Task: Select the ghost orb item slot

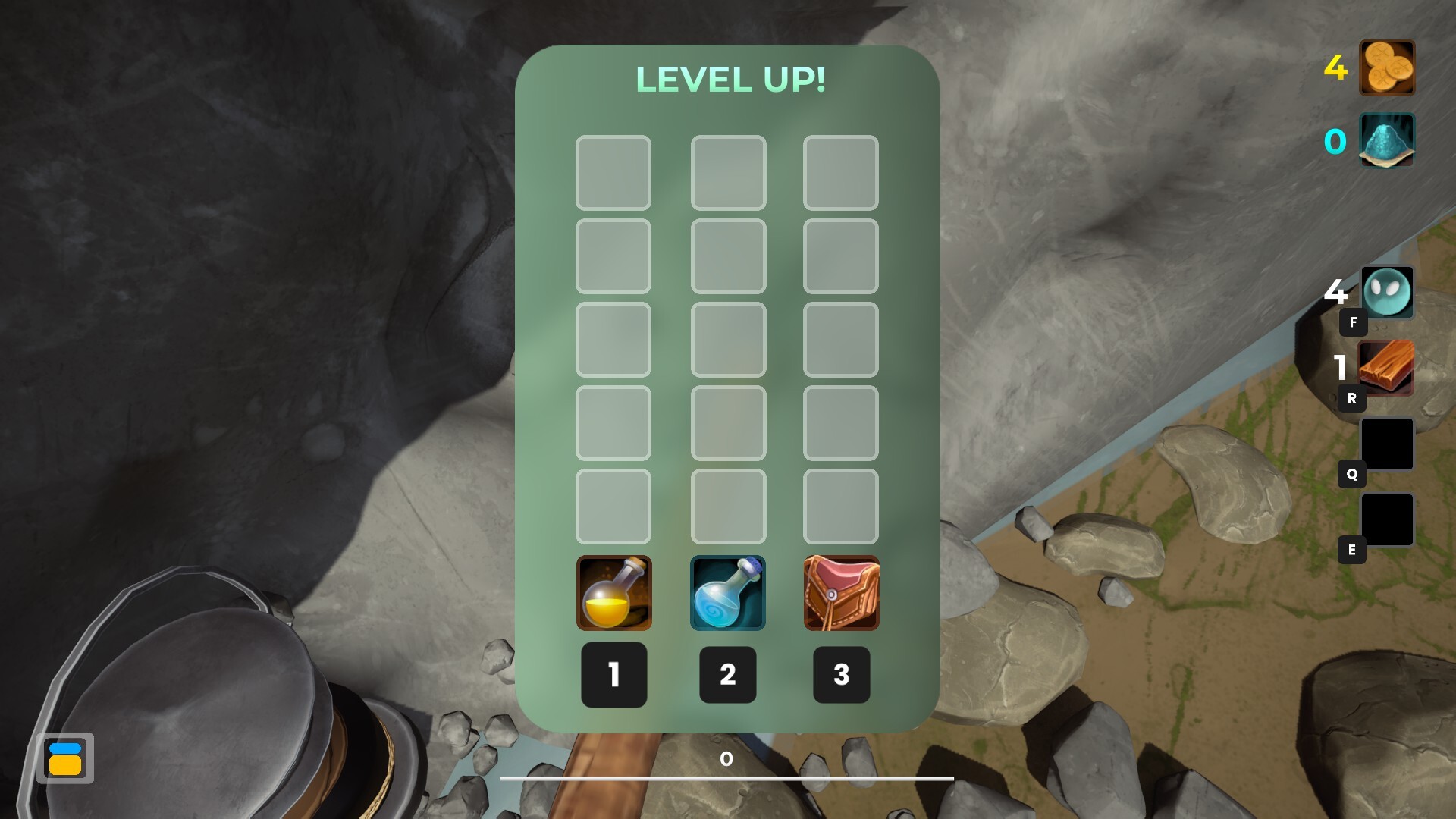Action: click(1386, 292)
